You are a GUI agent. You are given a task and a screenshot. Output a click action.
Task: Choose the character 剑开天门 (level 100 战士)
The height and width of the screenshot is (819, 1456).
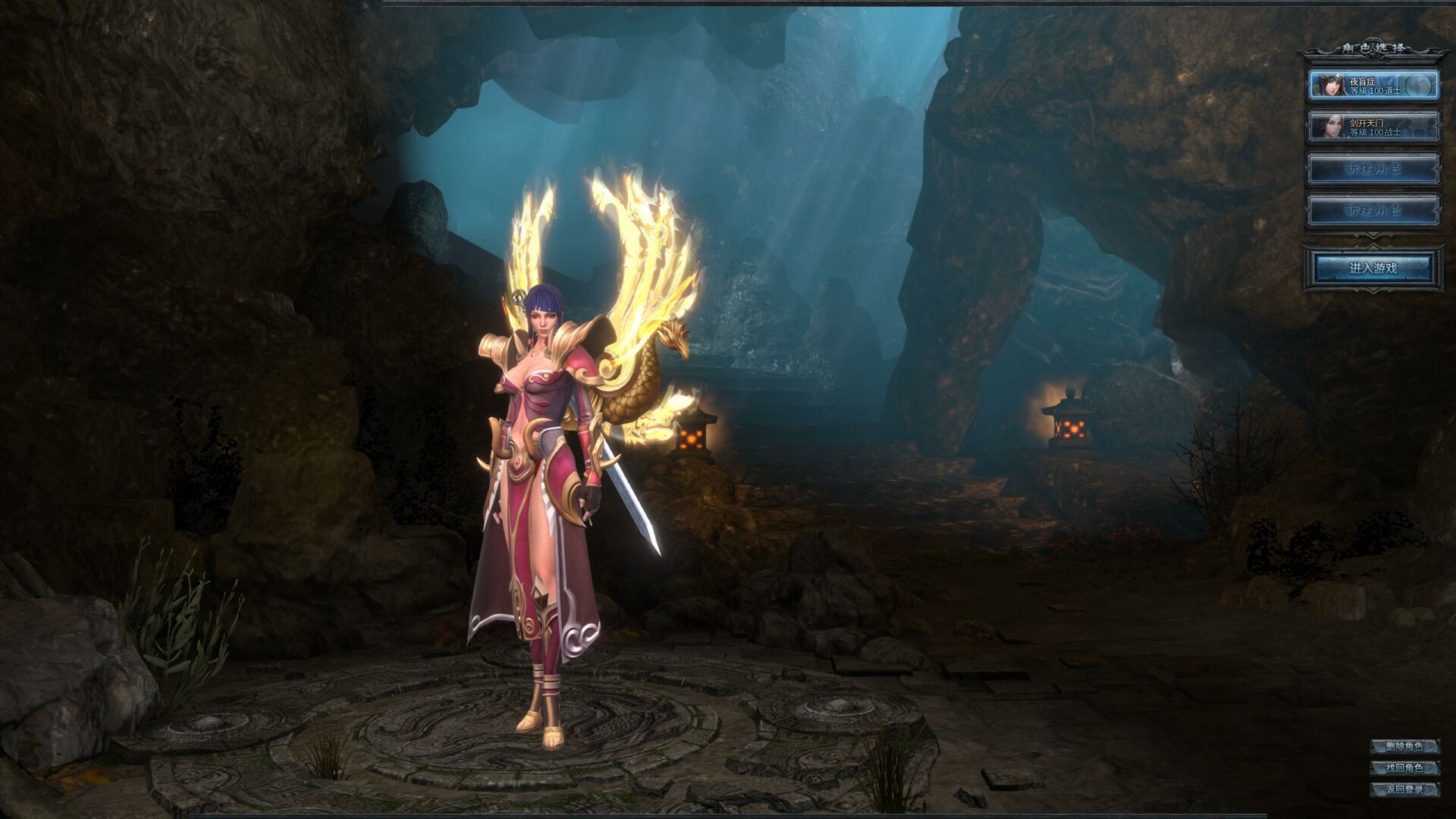click(x=1373, y=127)
